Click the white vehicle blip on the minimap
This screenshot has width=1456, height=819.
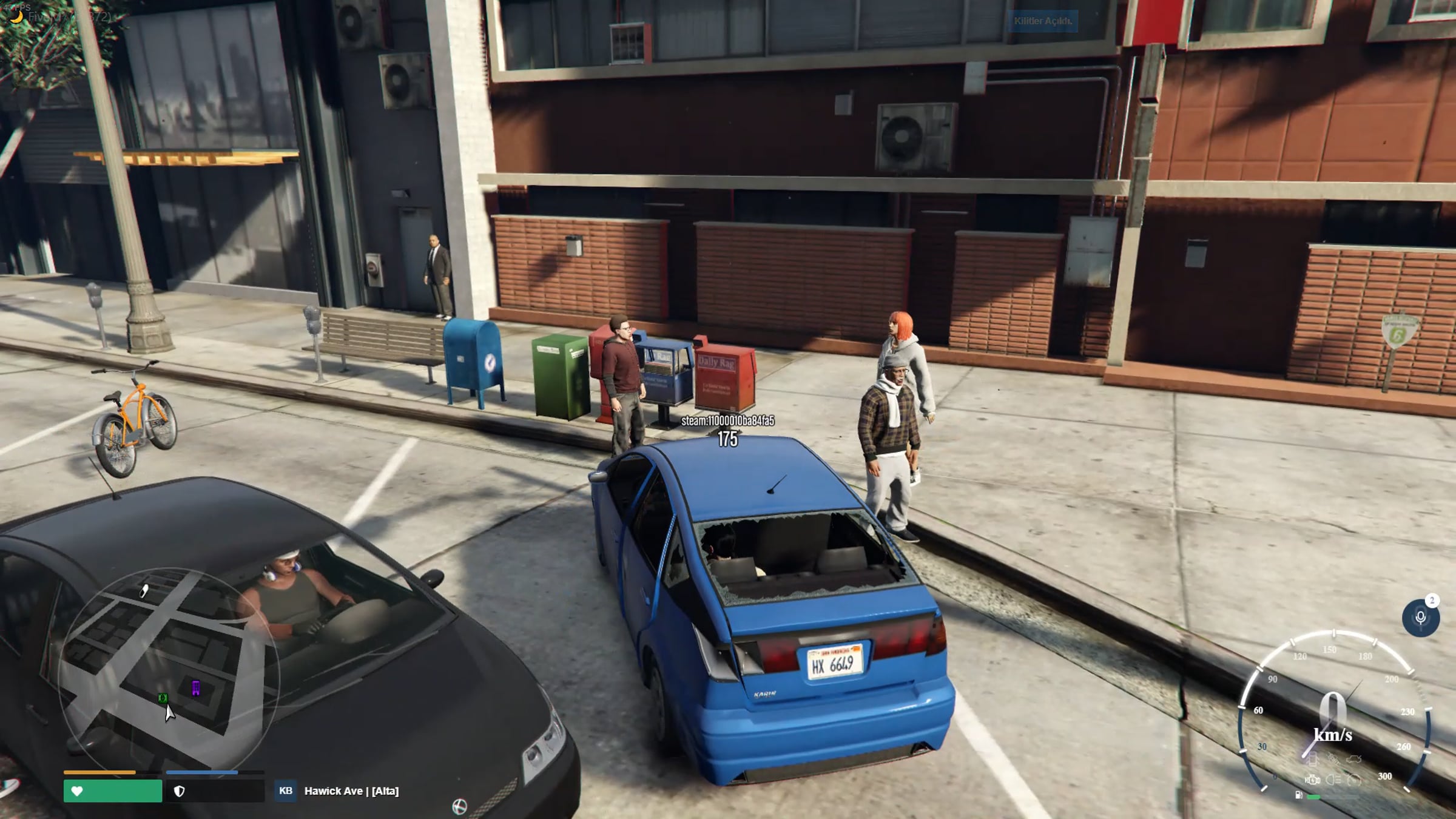[x=144, y=590]
